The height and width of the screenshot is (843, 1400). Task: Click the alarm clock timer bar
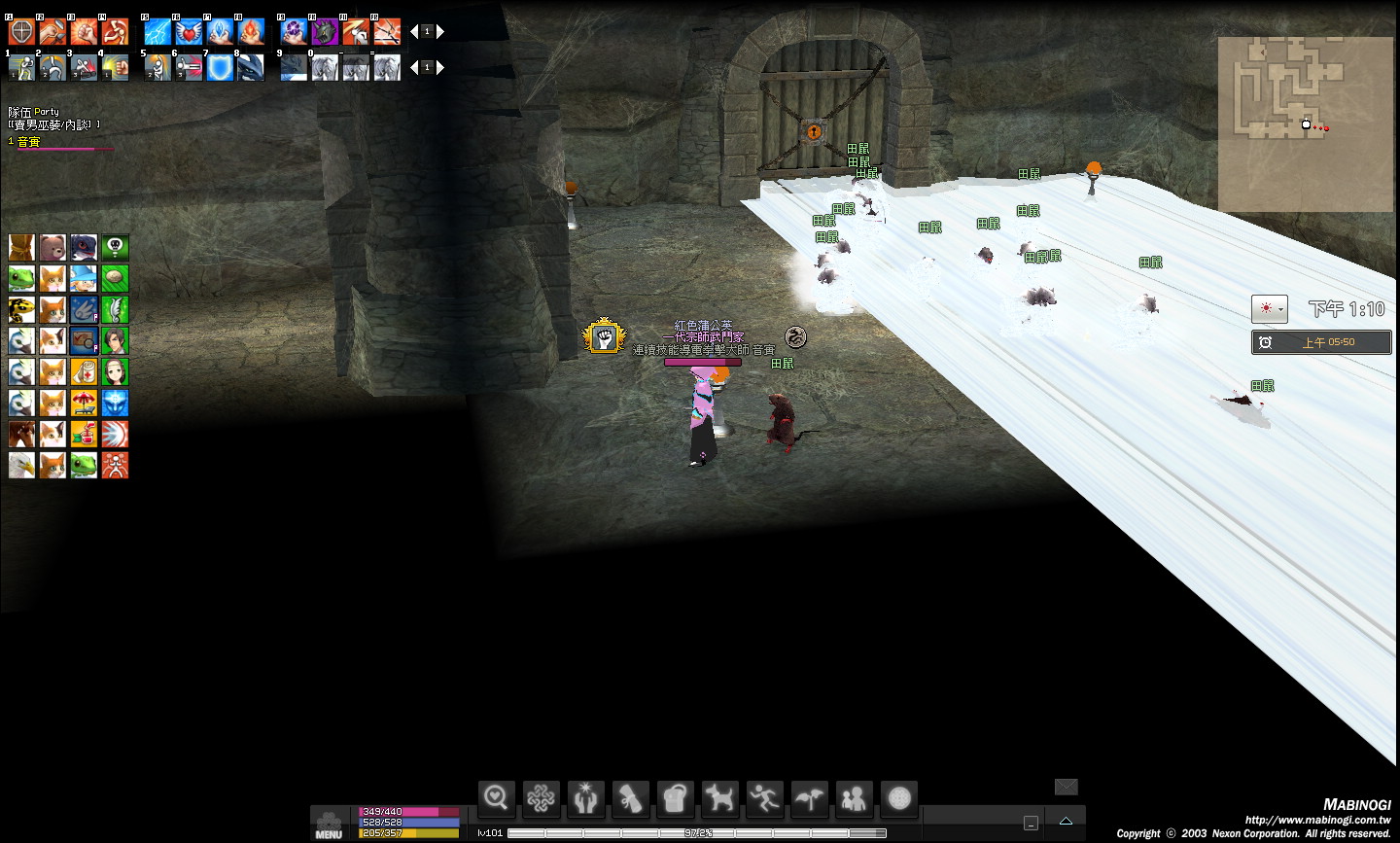[x=1321, y=342]
